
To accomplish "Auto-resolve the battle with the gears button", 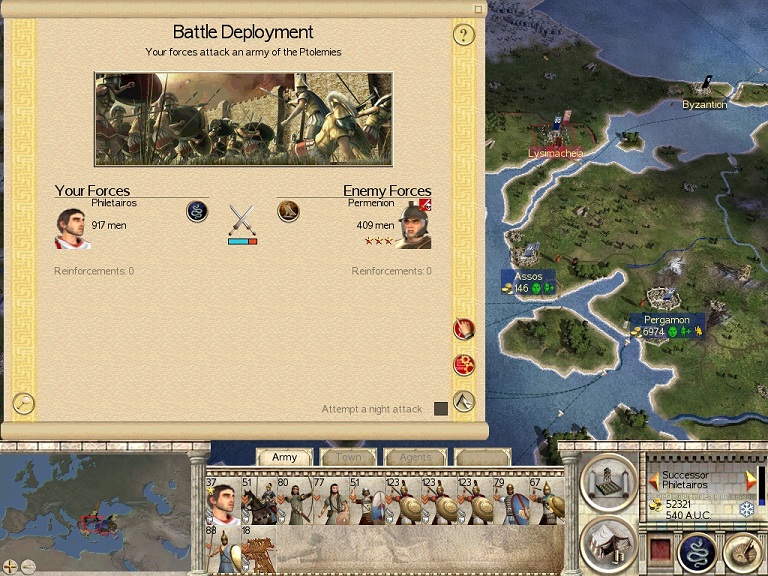I will pos(464,365).
